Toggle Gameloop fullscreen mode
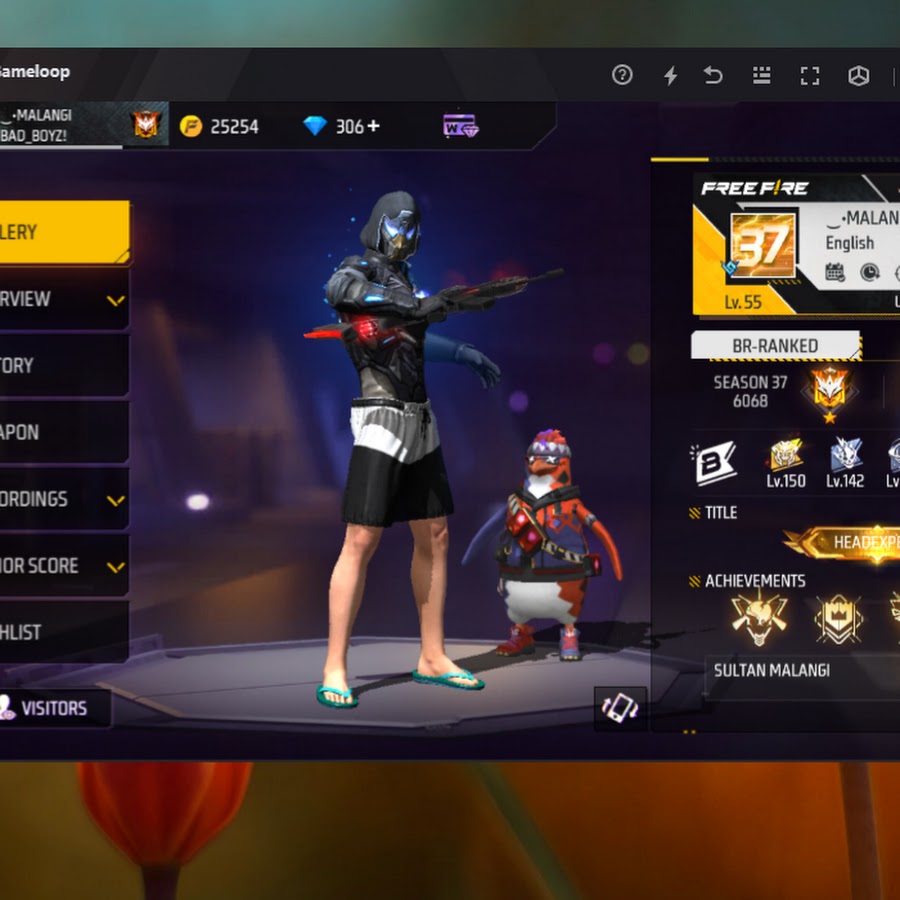This screenshot has height=900, width=900. coord(810,75)
